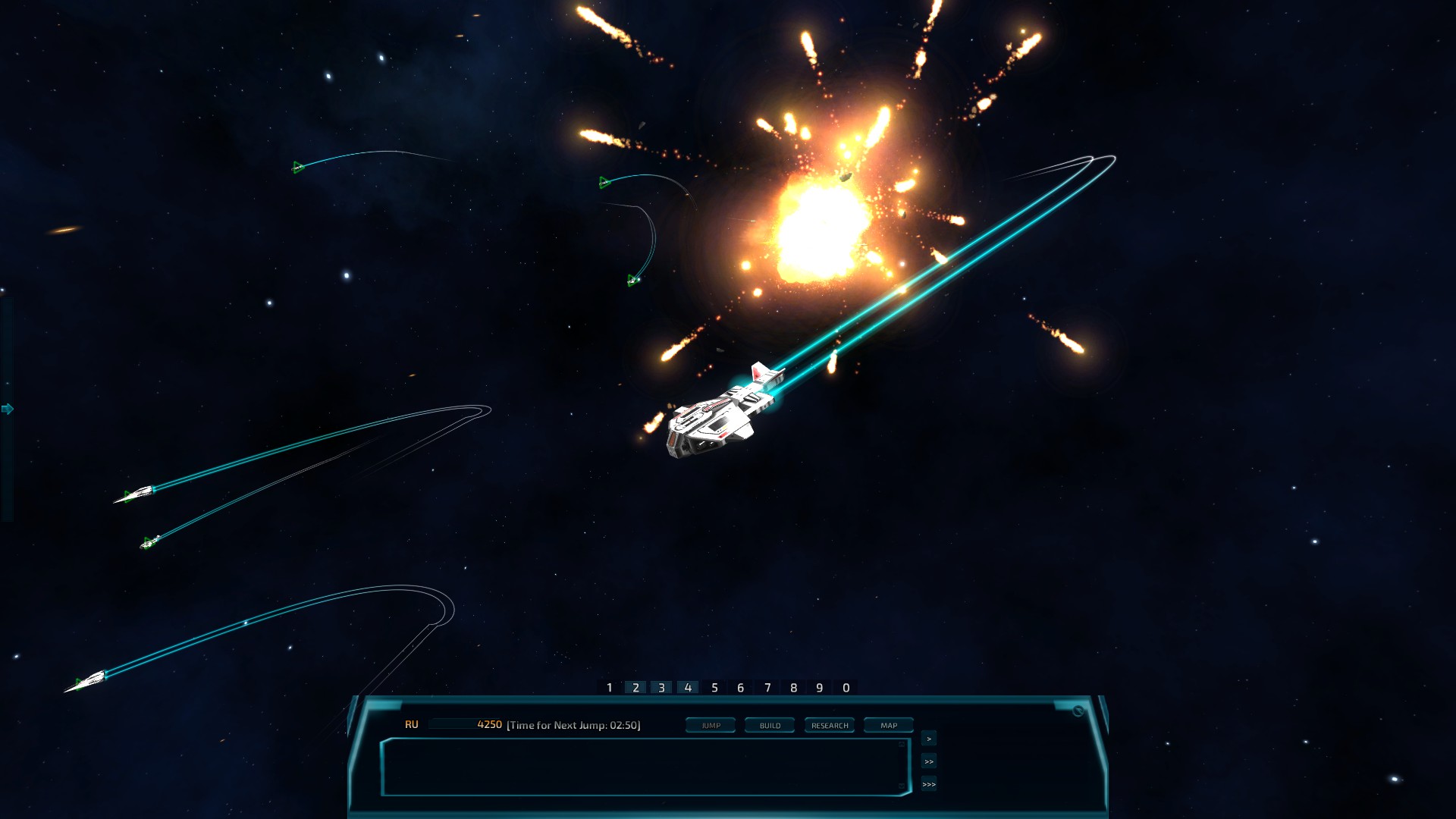1456x819 pixels.
Task: Open the galaxy MAP
Action: (887, 725)
